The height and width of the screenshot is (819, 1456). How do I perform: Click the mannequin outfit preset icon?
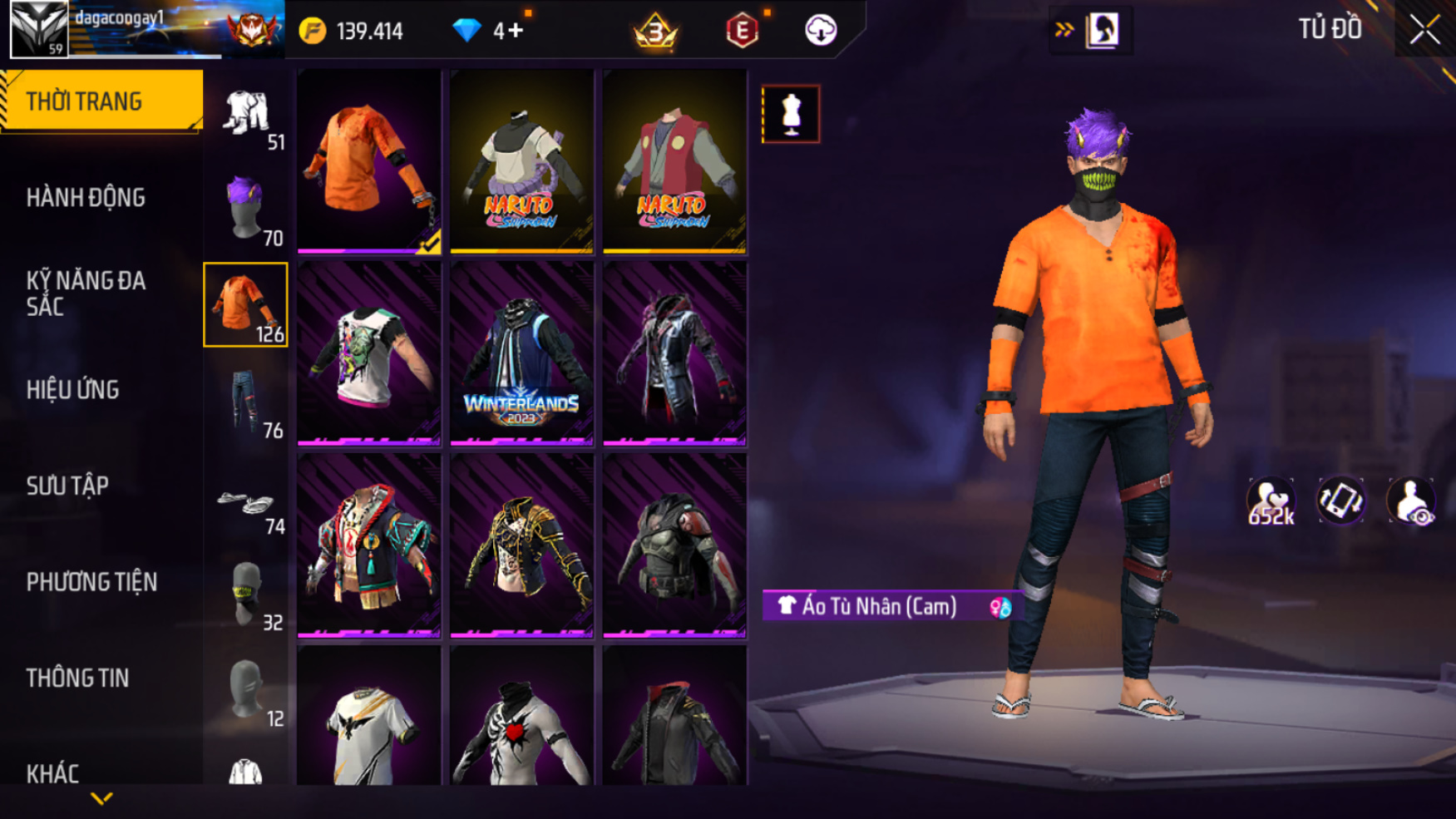(x=791, y=114)
